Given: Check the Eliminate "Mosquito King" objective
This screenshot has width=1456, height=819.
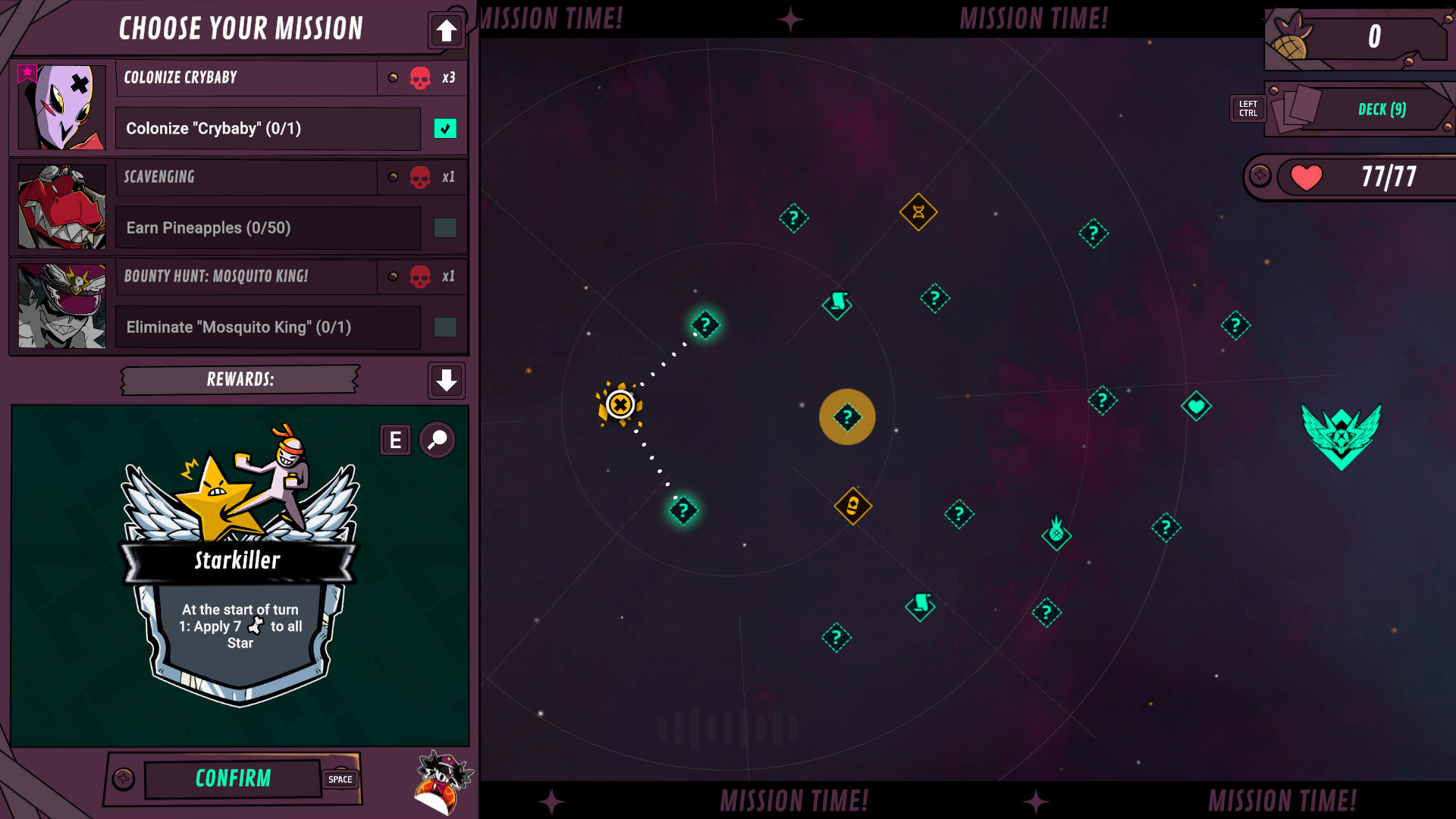Looking at the screenshot, I should (x=445, y=328).
